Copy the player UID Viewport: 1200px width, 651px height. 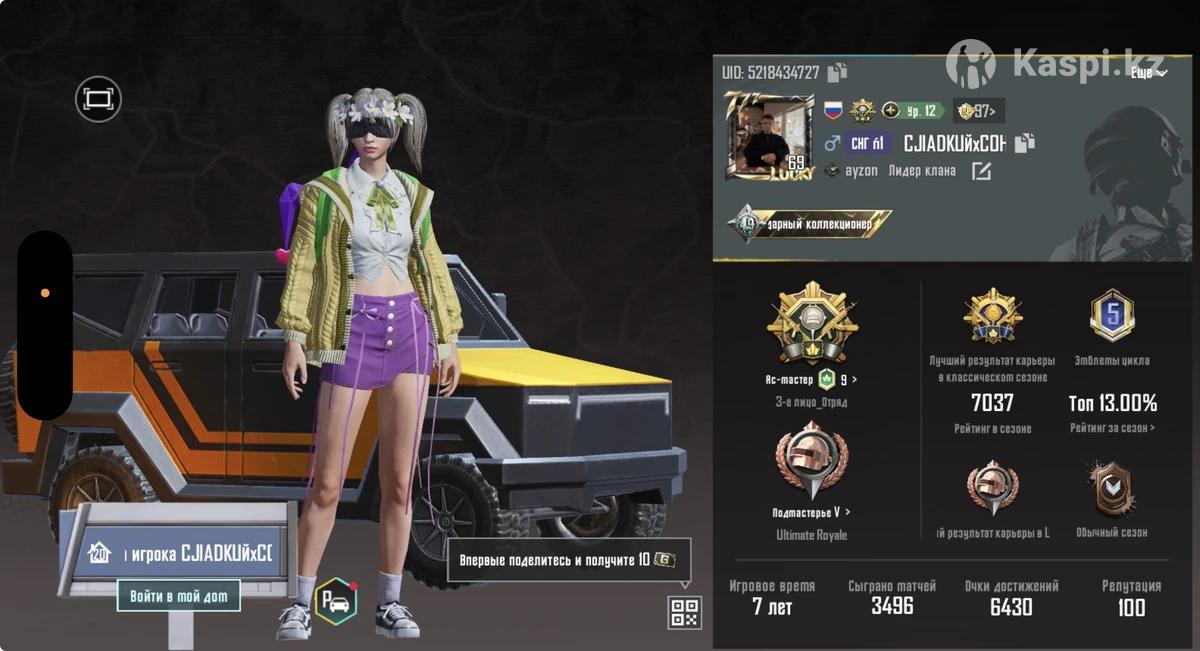pyautogui.click(x=837, y=72)
